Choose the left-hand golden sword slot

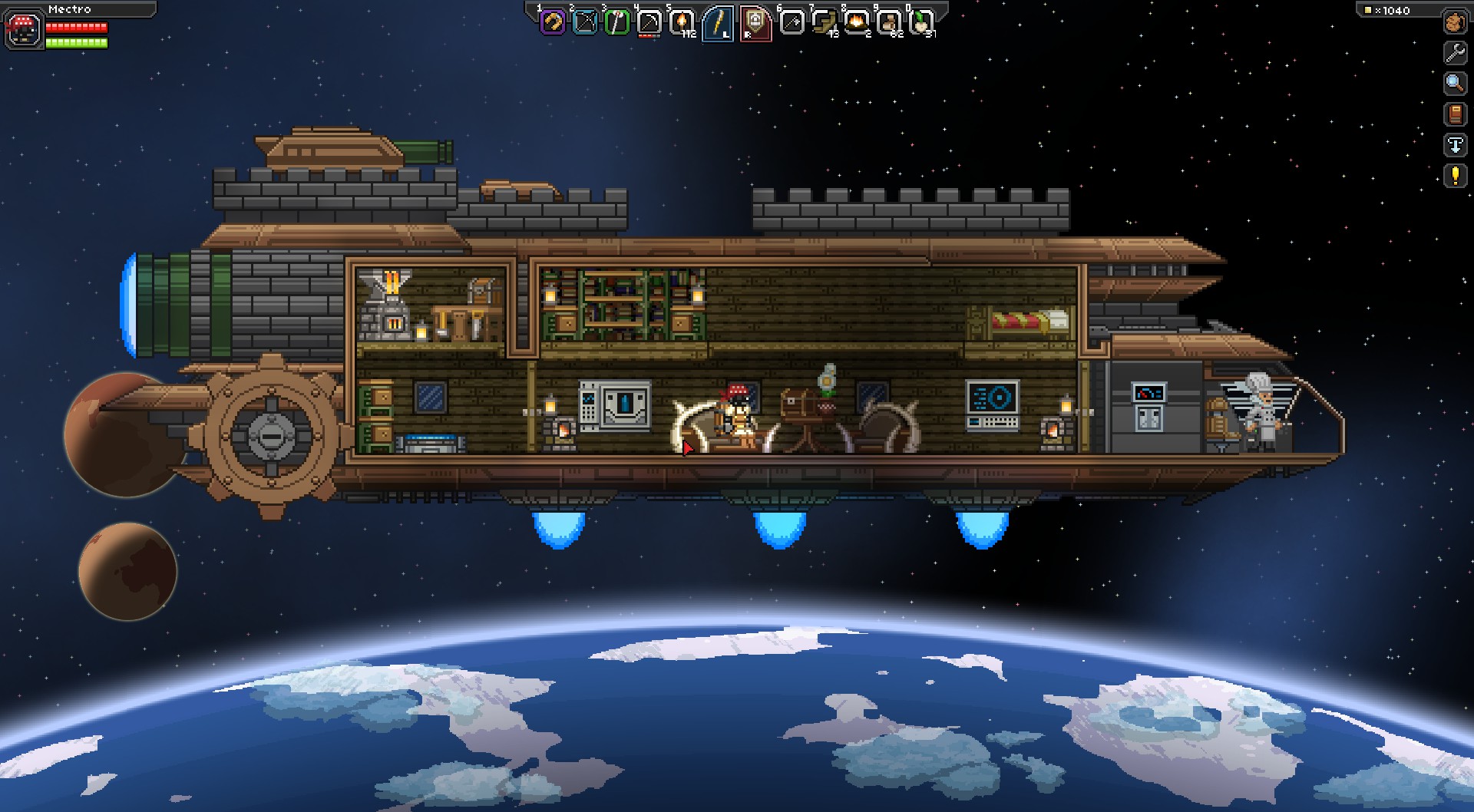pos(719,23)
